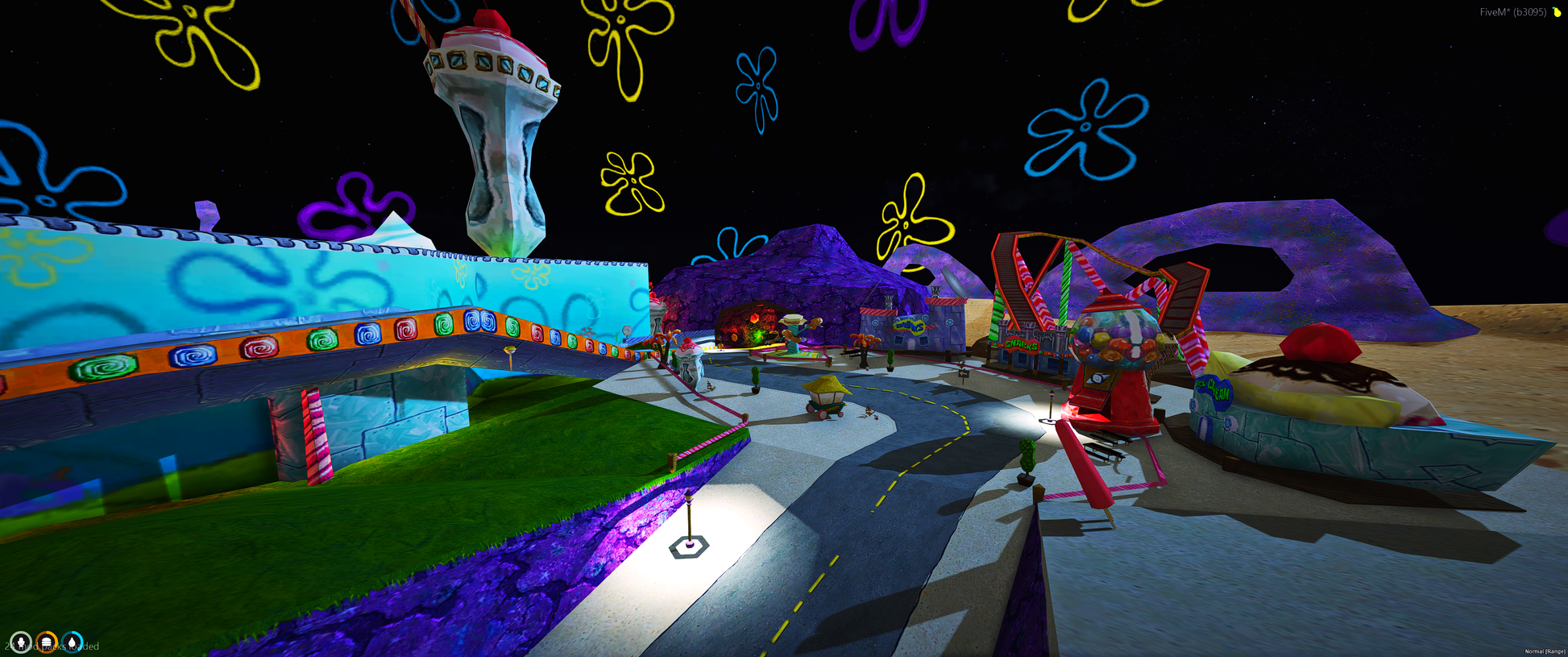
Task: Click the yellow pear icon beside FiveM
Action: pos(1557,12)
